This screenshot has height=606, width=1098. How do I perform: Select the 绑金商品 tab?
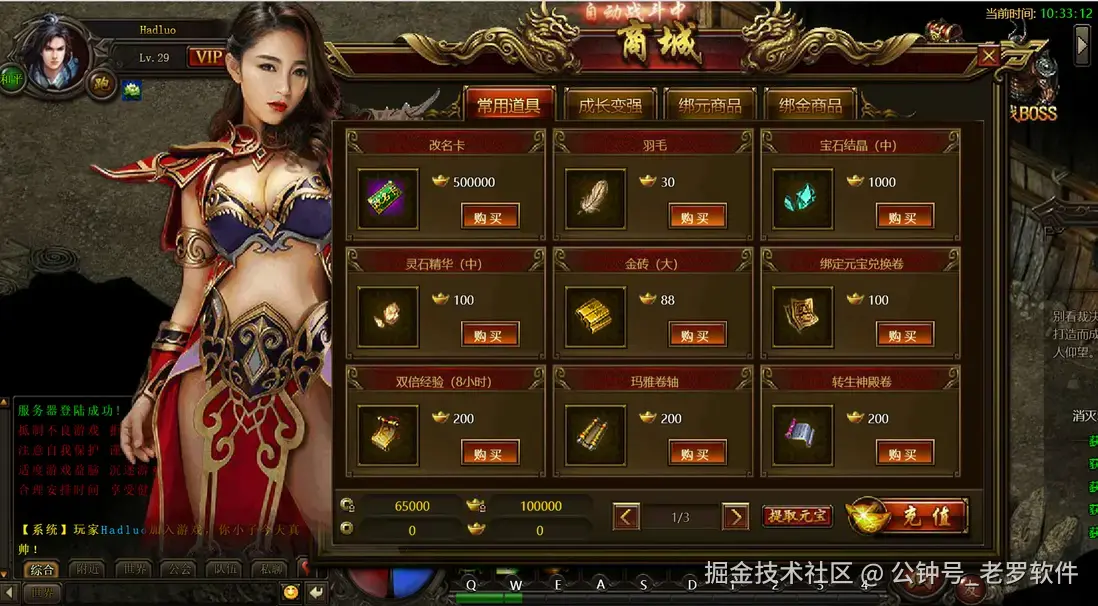[809, 105]
